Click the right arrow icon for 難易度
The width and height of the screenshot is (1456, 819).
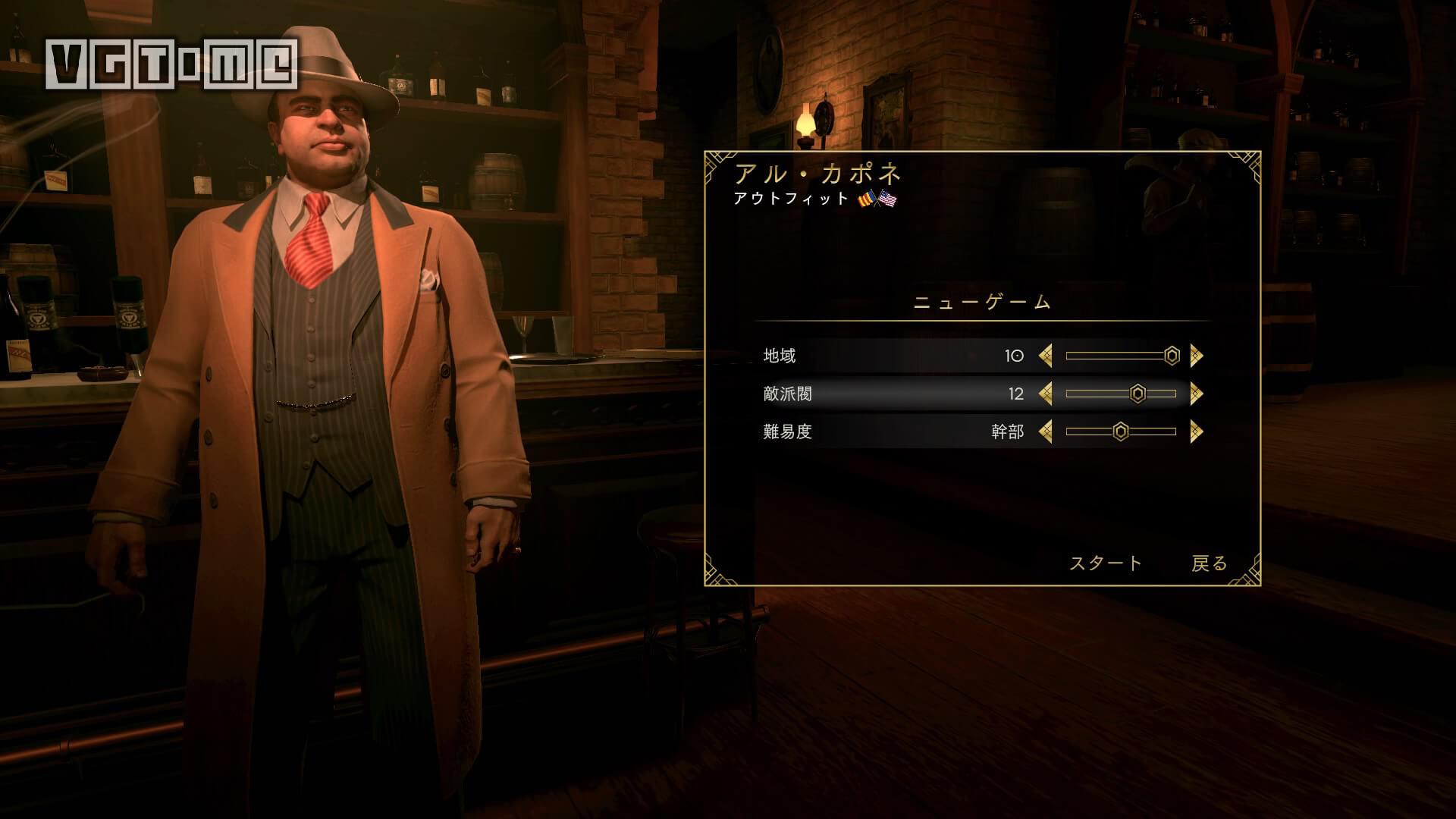[1197, 432]
